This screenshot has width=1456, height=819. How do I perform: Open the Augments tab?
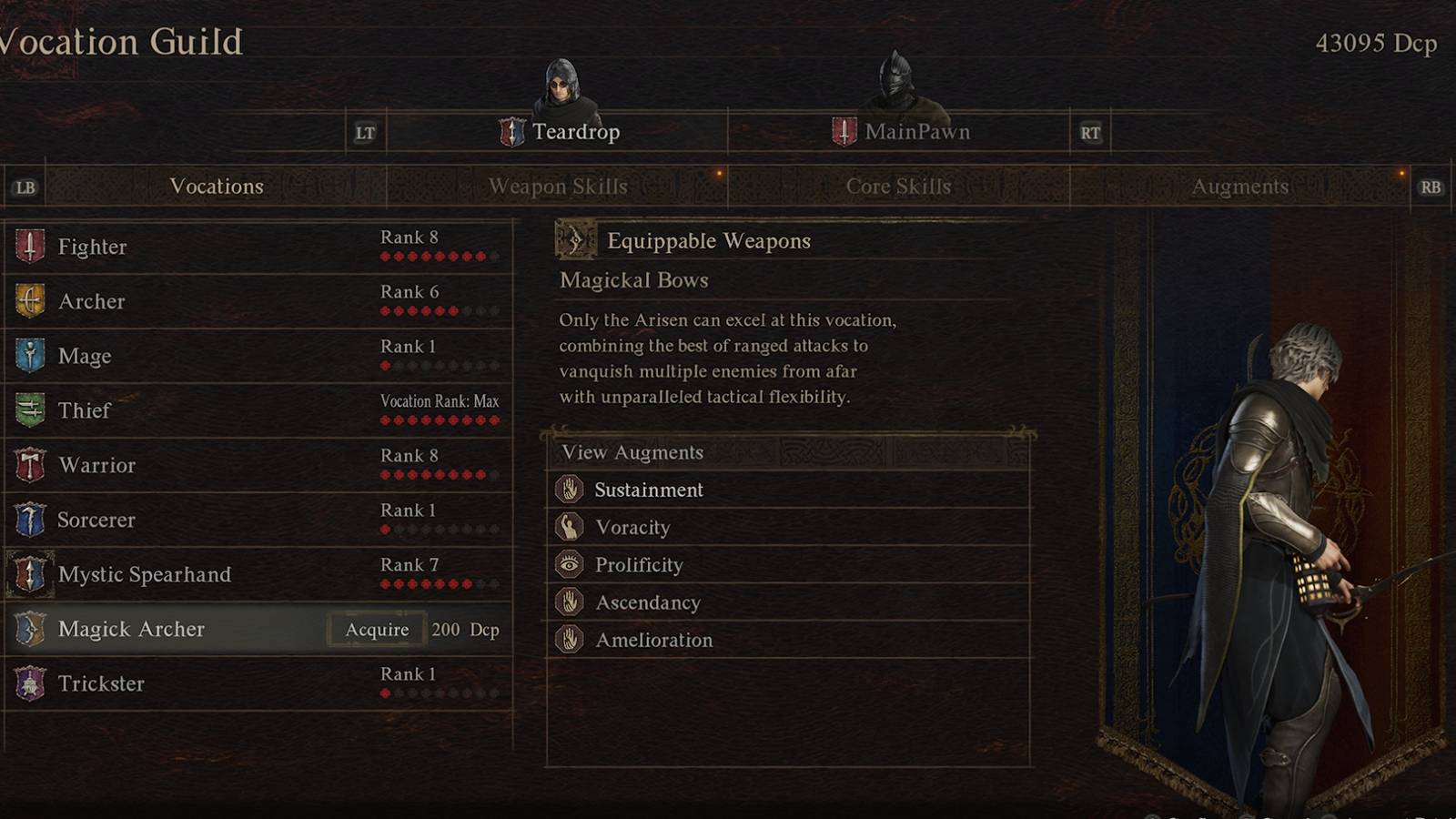[1240, 187]
